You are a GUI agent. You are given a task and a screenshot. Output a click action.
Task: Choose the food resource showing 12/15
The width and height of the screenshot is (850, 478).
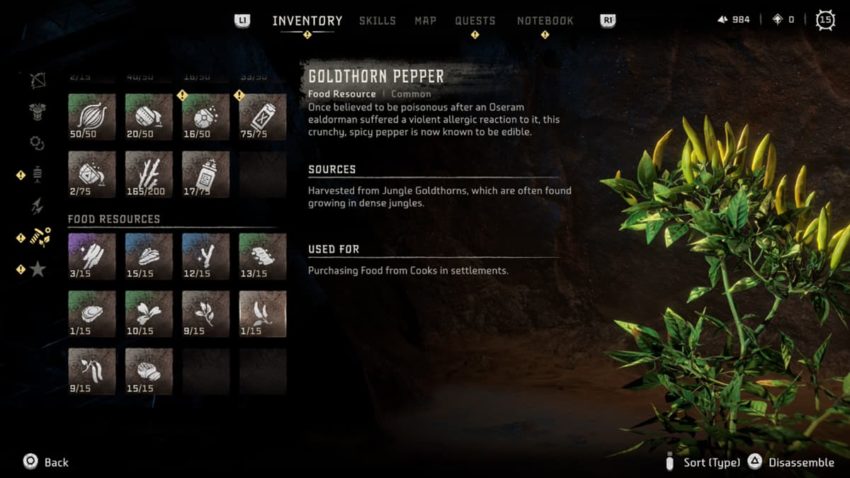point(205,255)
